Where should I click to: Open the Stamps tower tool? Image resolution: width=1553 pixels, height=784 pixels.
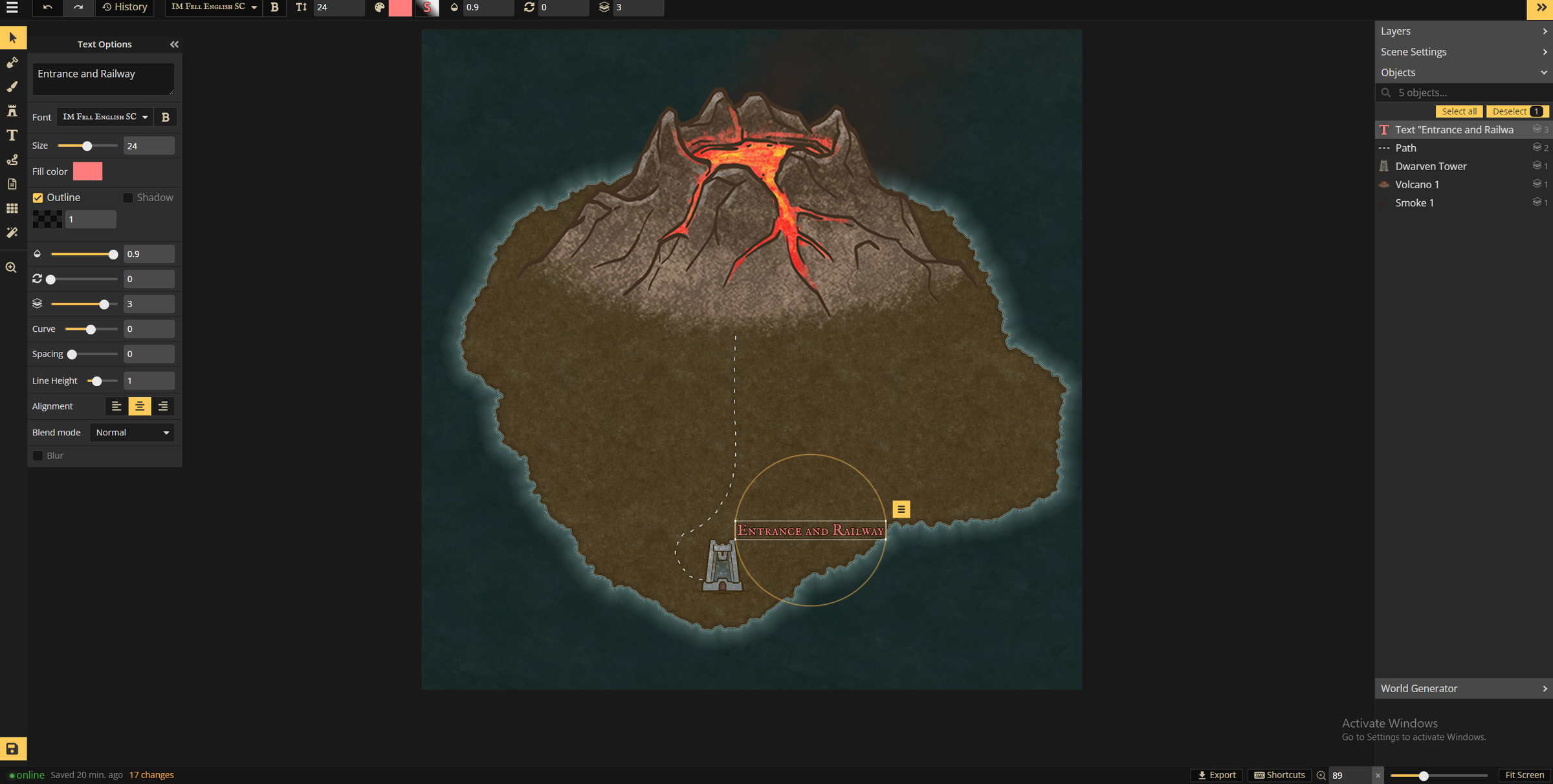tap(12, 111)
